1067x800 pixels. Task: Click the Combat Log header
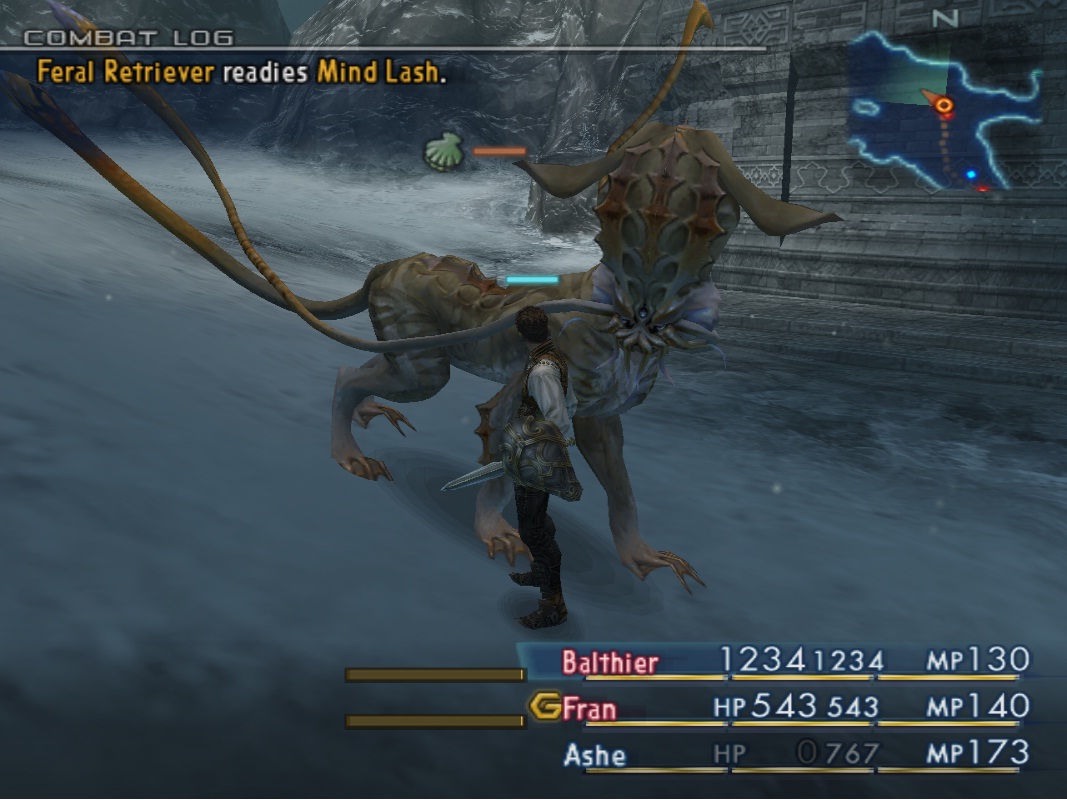(128, 38)
